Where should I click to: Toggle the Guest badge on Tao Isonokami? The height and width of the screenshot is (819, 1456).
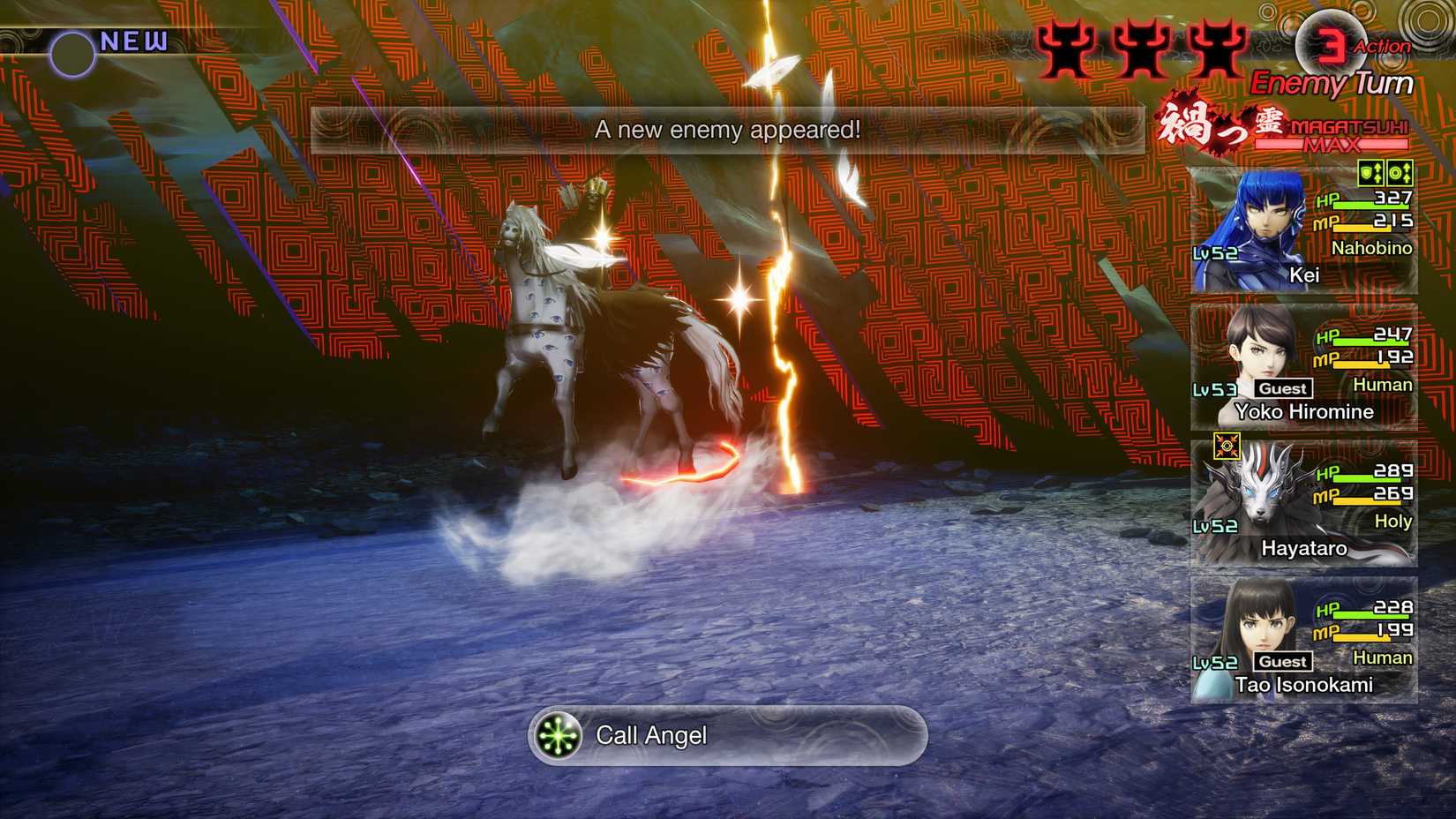[x=1281, y=661]
